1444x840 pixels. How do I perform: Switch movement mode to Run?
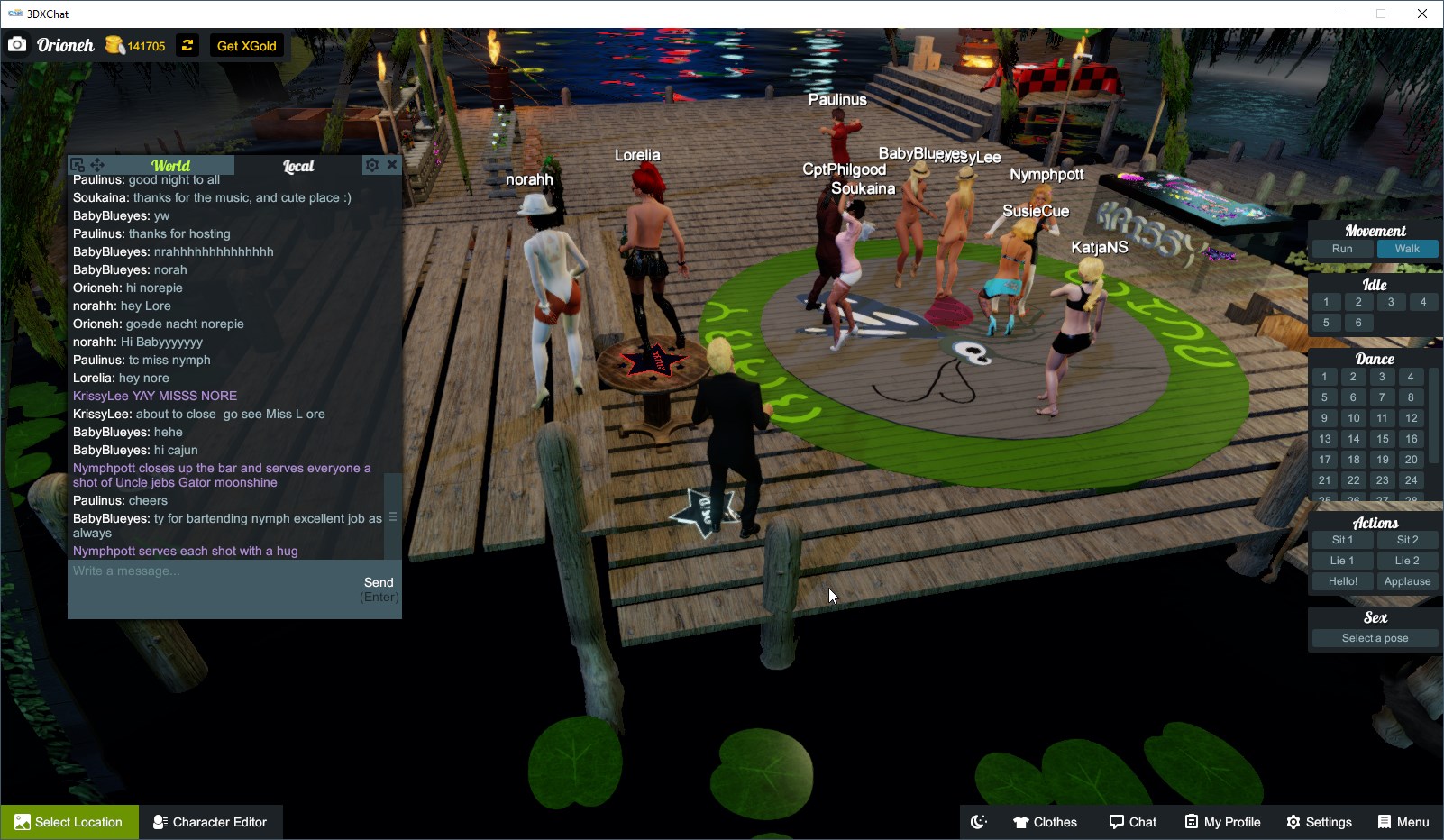point(1341,249)
